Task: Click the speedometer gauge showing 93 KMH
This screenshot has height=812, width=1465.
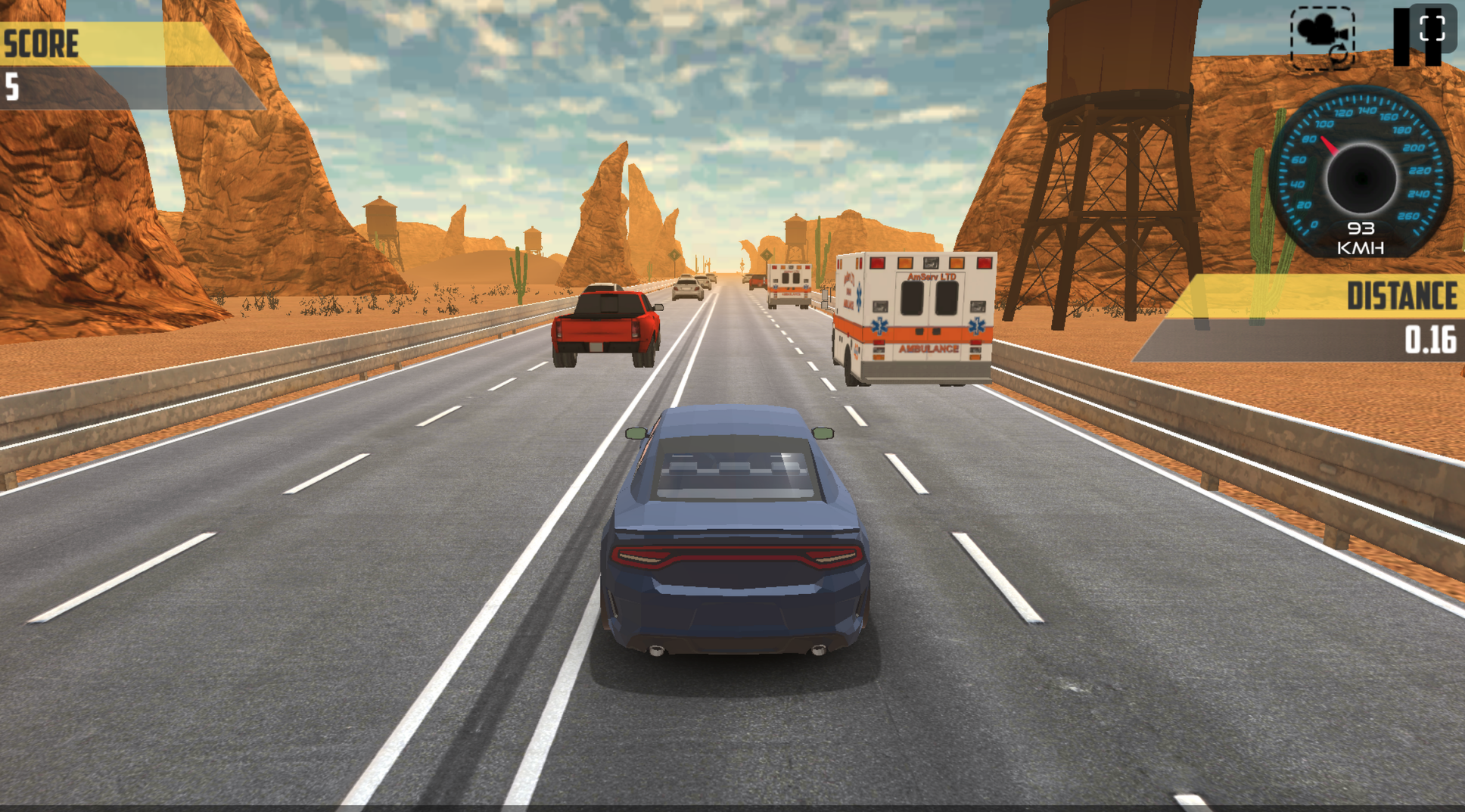Action: click(x=1362, y=174)
